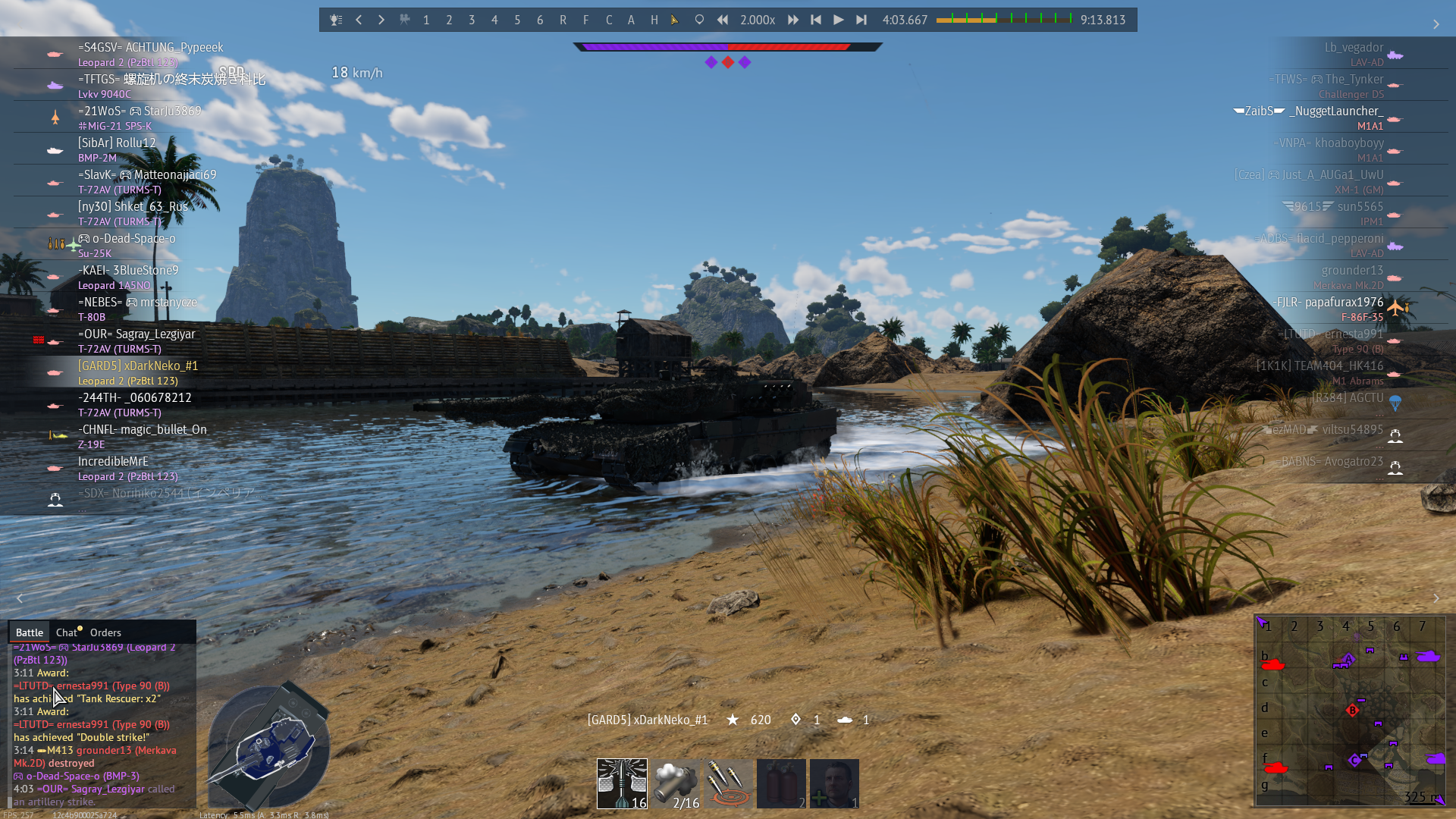1456x819 pixels.
Task: Skip to the next replay marker
Action: (861, 20)
